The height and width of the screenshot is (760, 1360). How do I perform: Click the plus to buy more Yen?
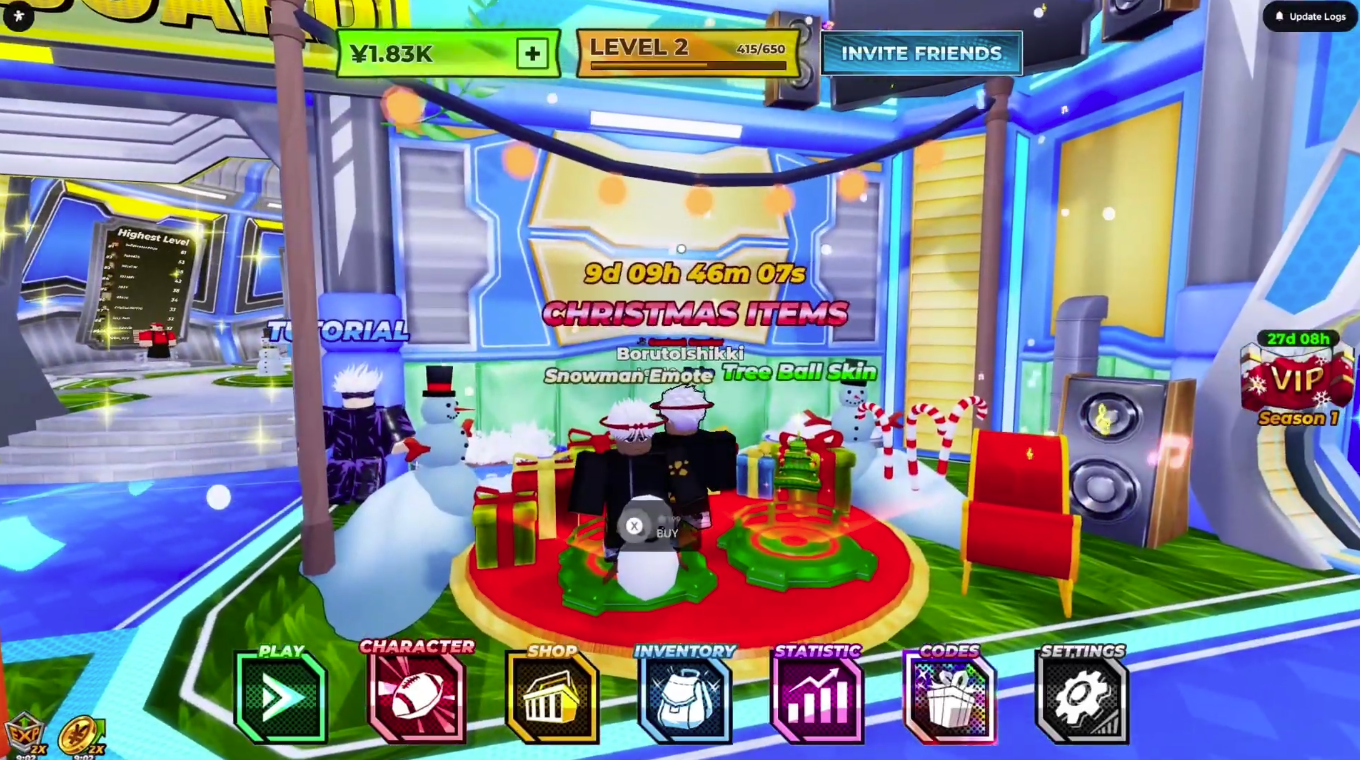(x=531, y=54)
